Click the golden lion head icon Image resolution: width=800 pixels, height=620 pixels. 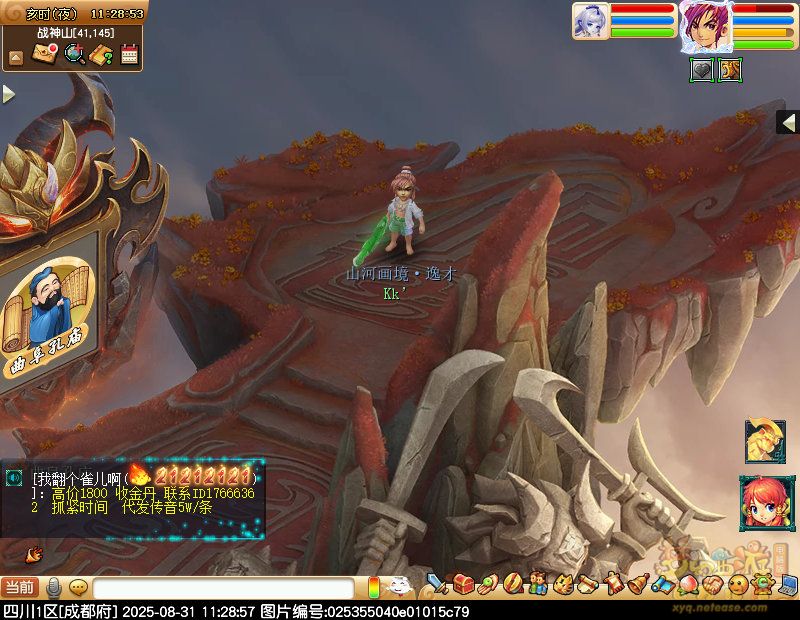764,440
